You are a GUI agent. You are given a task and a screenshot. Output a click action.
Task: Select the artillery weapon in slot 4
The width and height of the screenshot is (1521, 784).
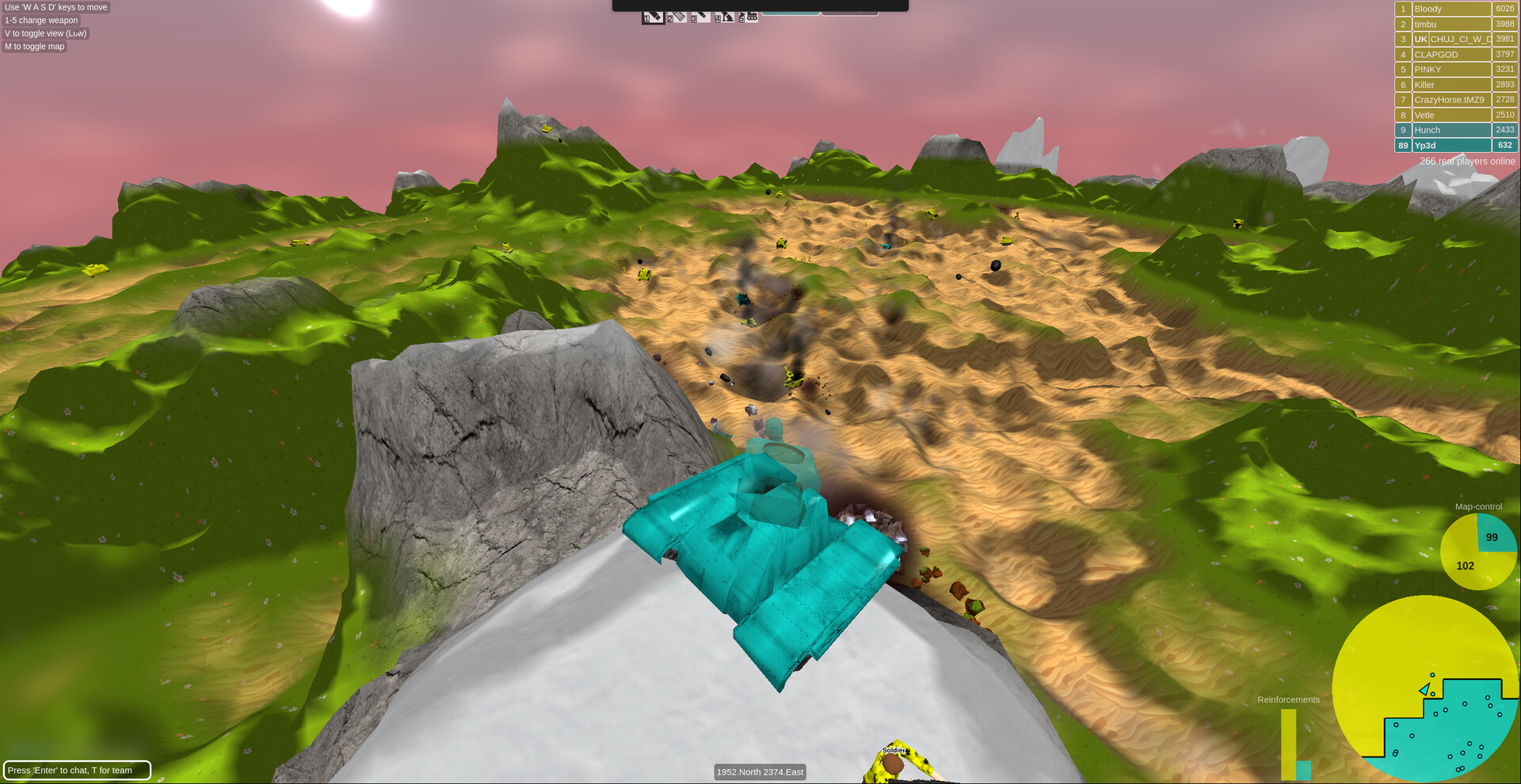pos(723,17)
